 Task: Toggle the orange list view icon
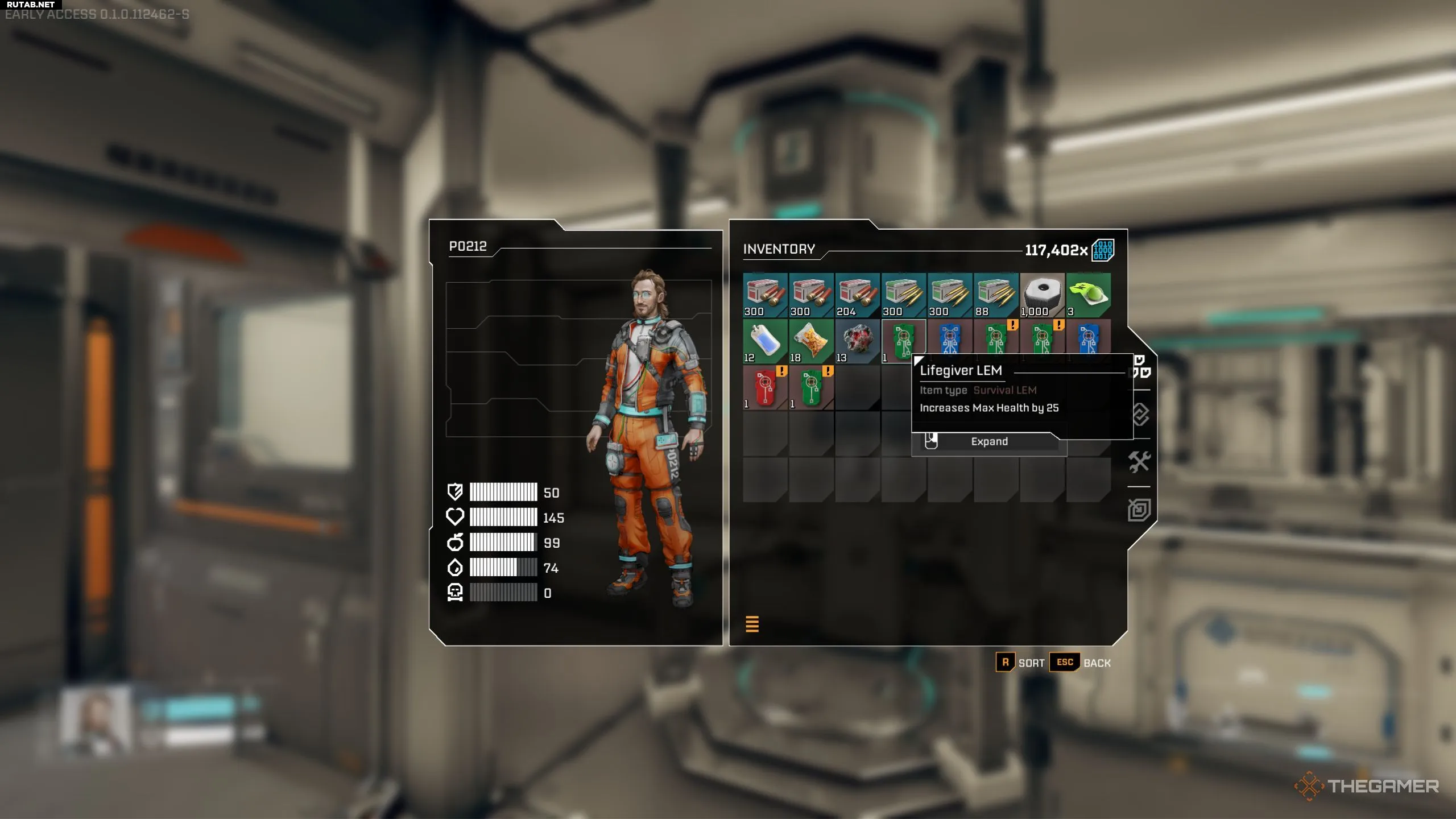click(x=752, y=624)
